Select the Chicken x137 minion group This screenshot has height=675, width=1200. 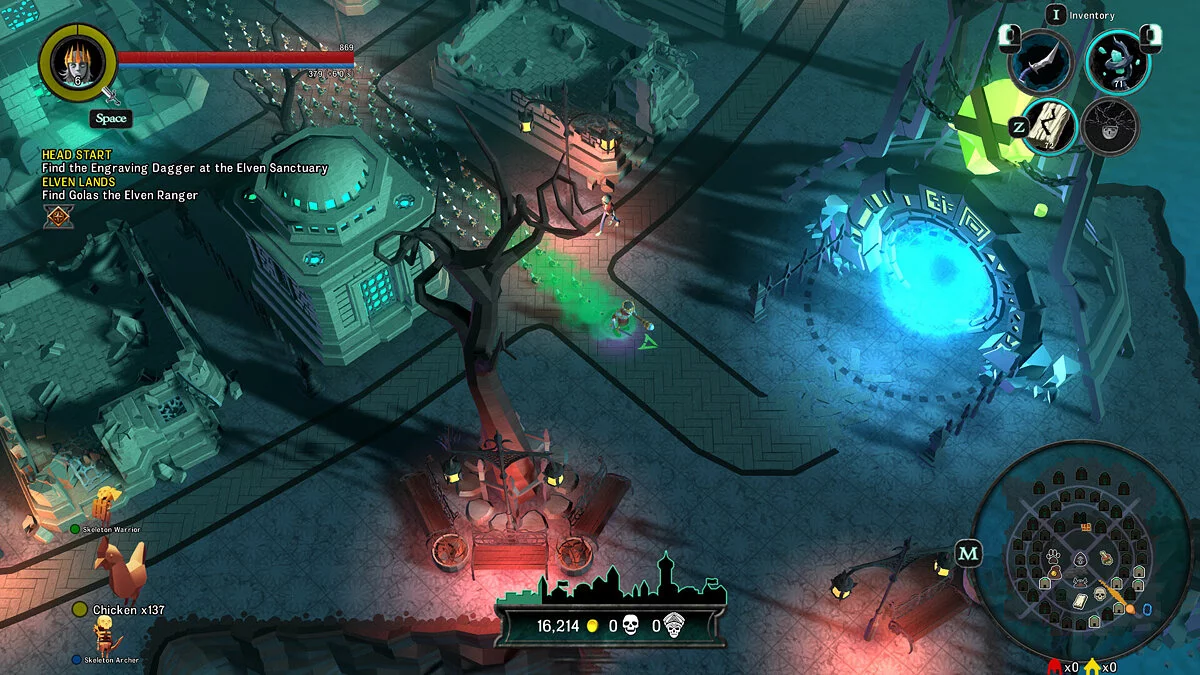pyautogui.click(x=128, y=609)
